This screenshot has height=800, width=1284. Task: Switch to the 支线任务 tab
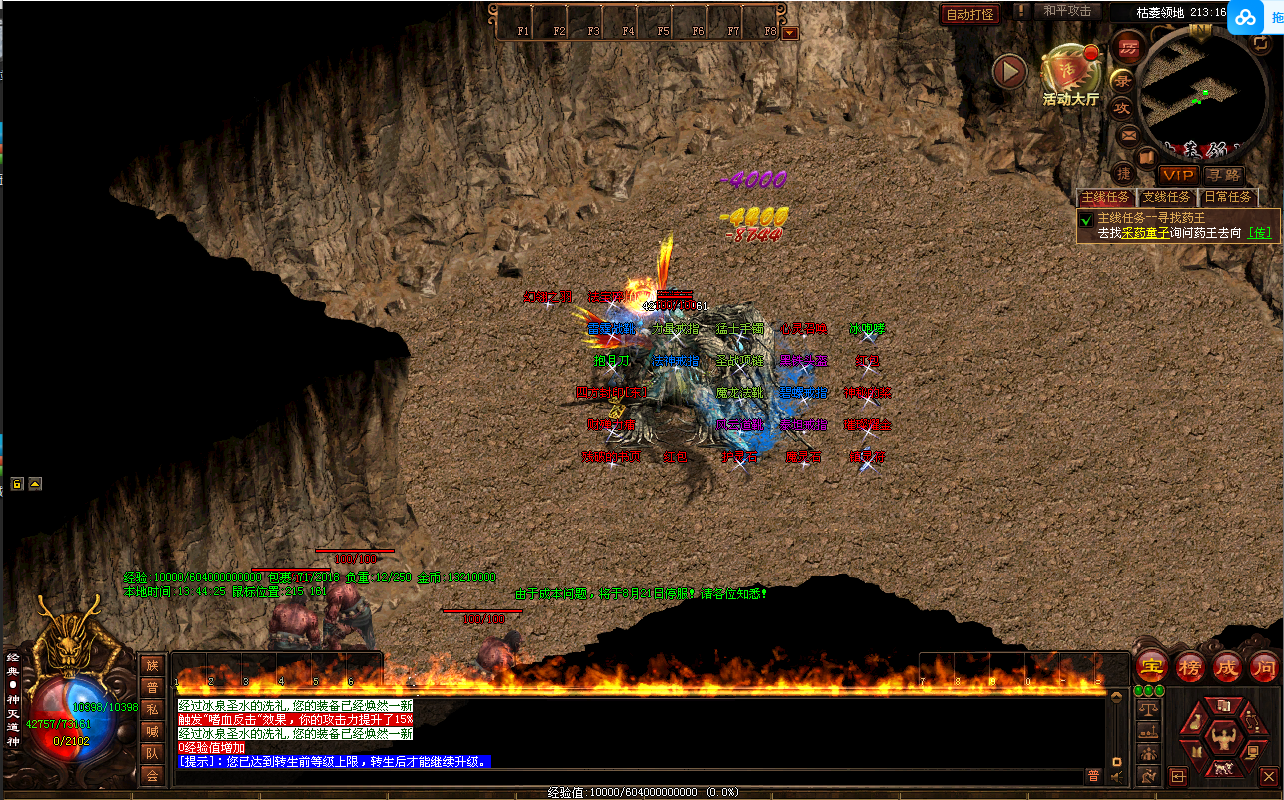pos(1167,197)
